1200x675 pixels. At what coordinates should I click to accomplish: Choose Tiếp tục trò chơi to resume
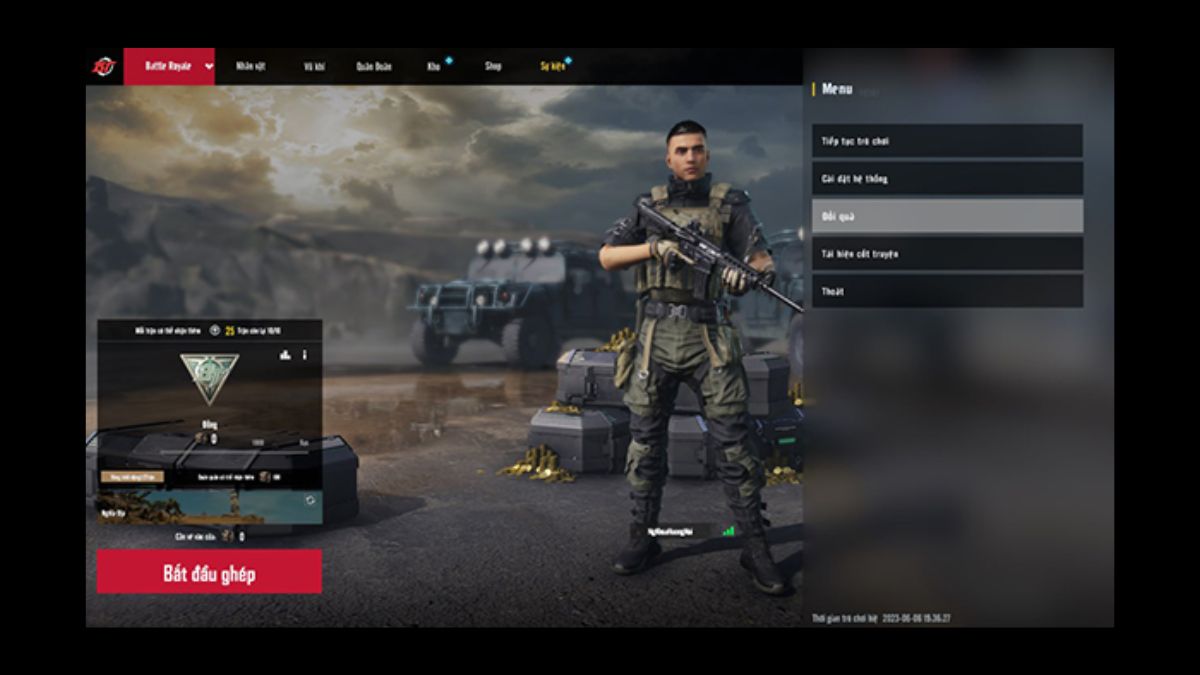coord(946,141)
